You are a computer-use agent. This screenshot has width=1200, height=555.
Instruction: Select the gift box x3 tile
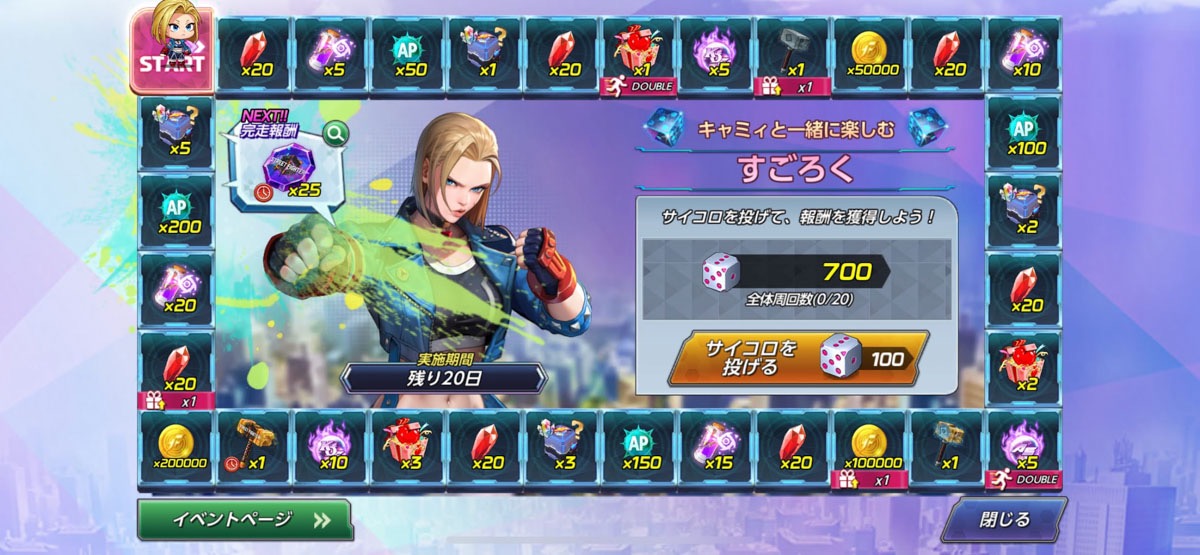click(408, 447)
